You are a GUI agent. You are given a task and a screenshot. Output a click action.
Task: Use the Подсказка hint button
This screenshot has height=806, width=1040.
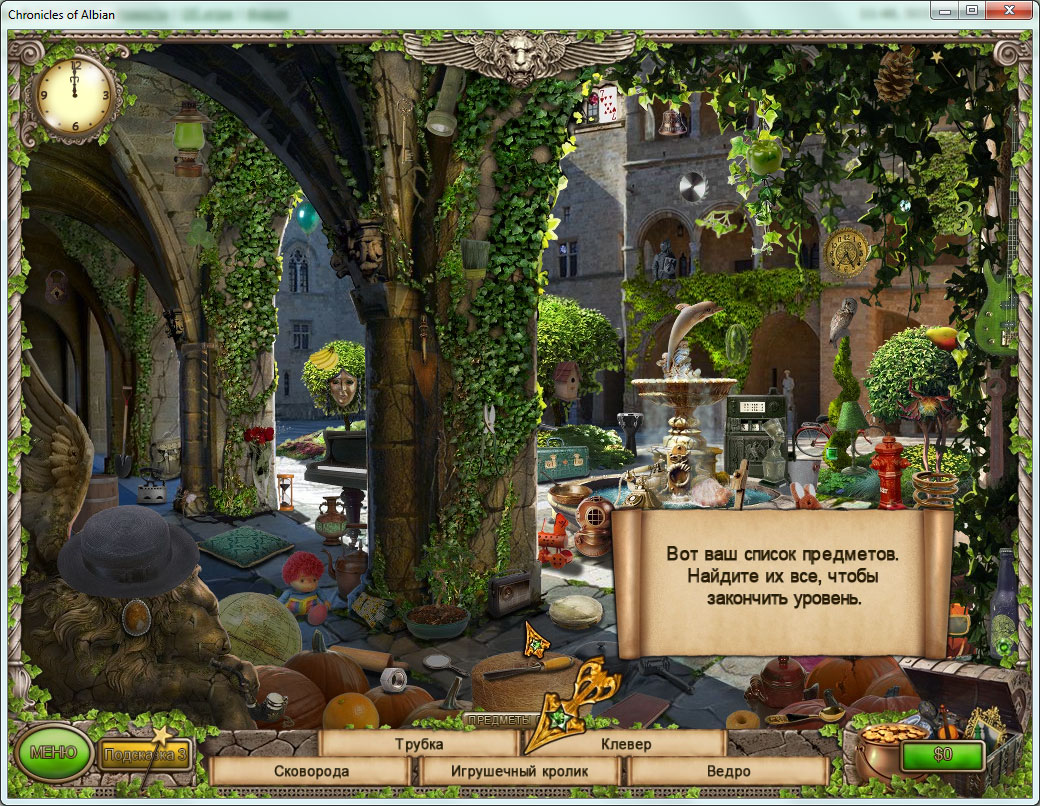coord(141,754)
